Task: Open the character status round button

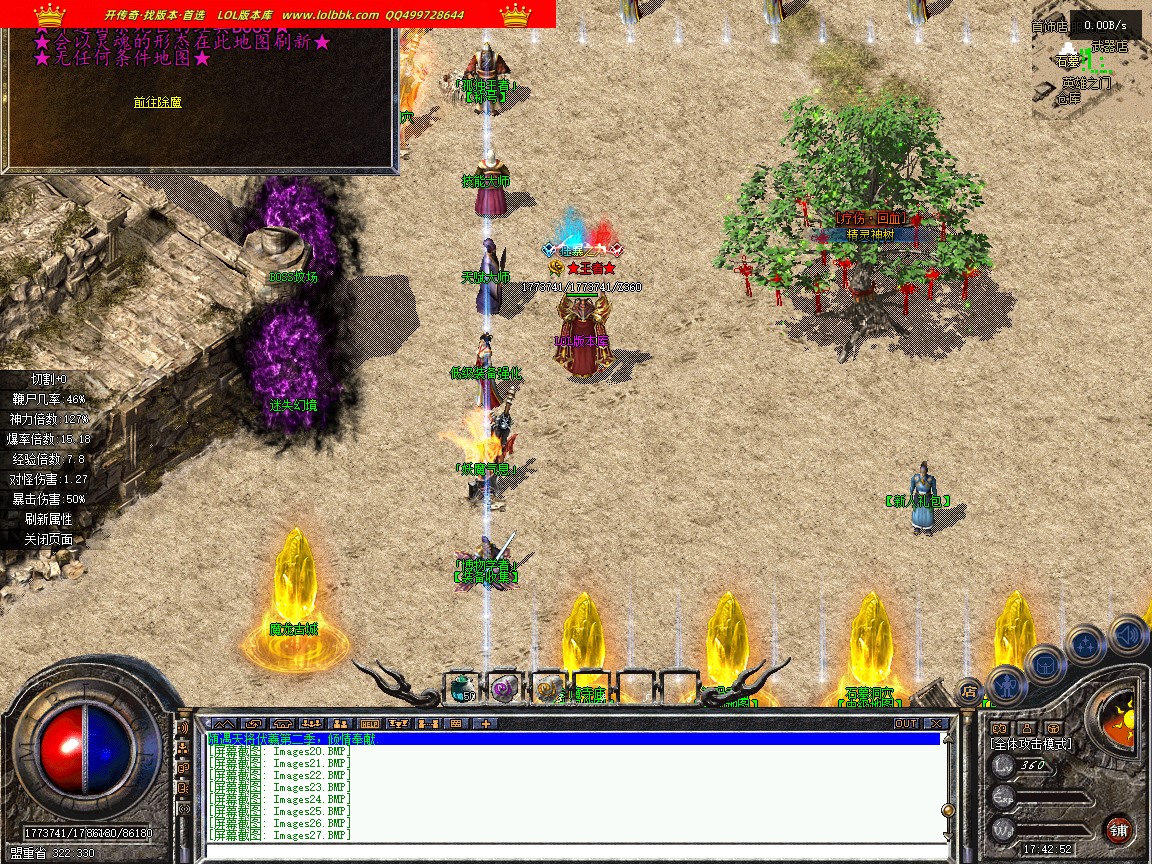Action: point(1005,684)
